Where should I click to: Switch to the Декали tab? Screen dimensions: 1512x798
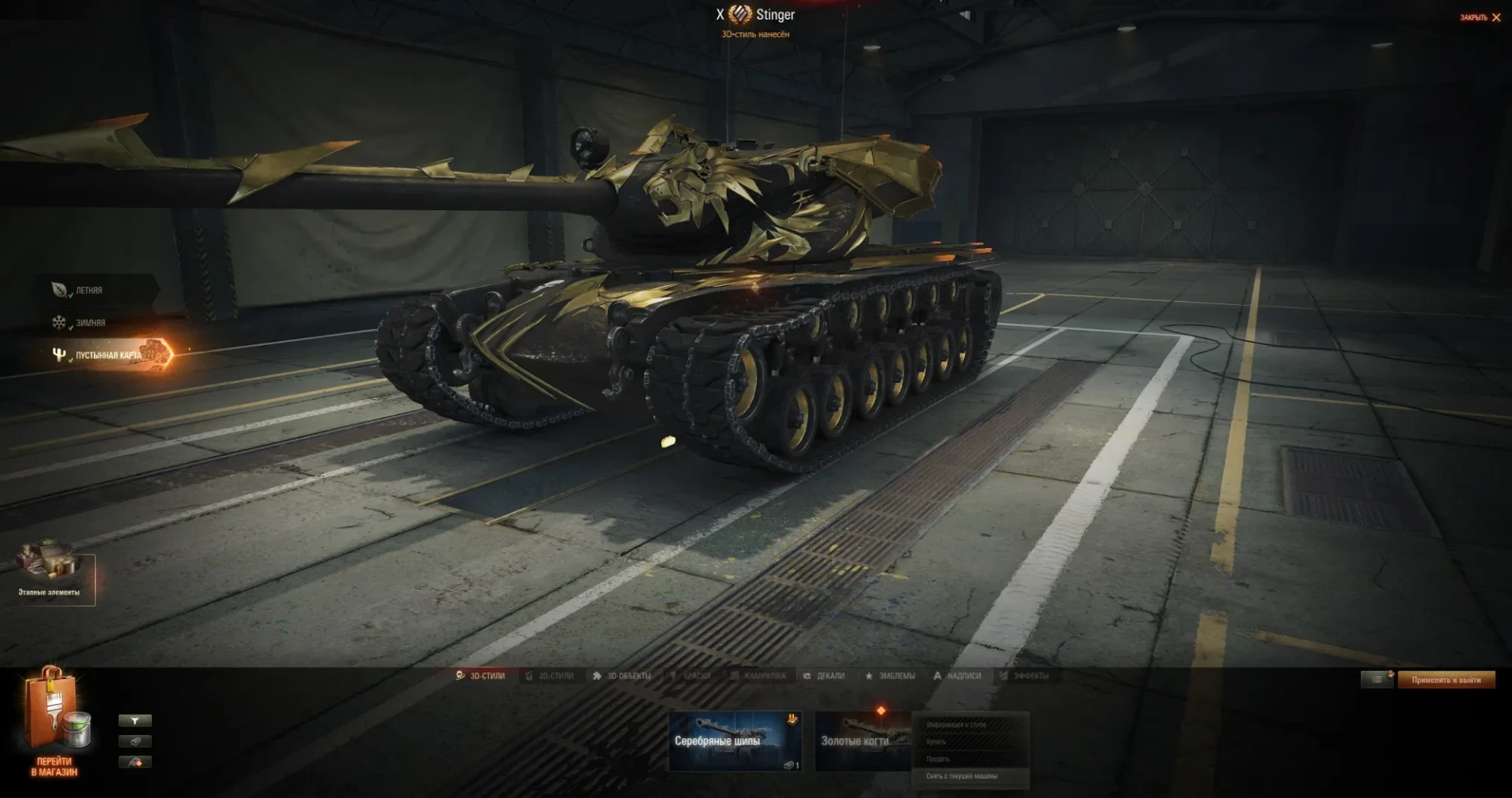coord(824,676)
